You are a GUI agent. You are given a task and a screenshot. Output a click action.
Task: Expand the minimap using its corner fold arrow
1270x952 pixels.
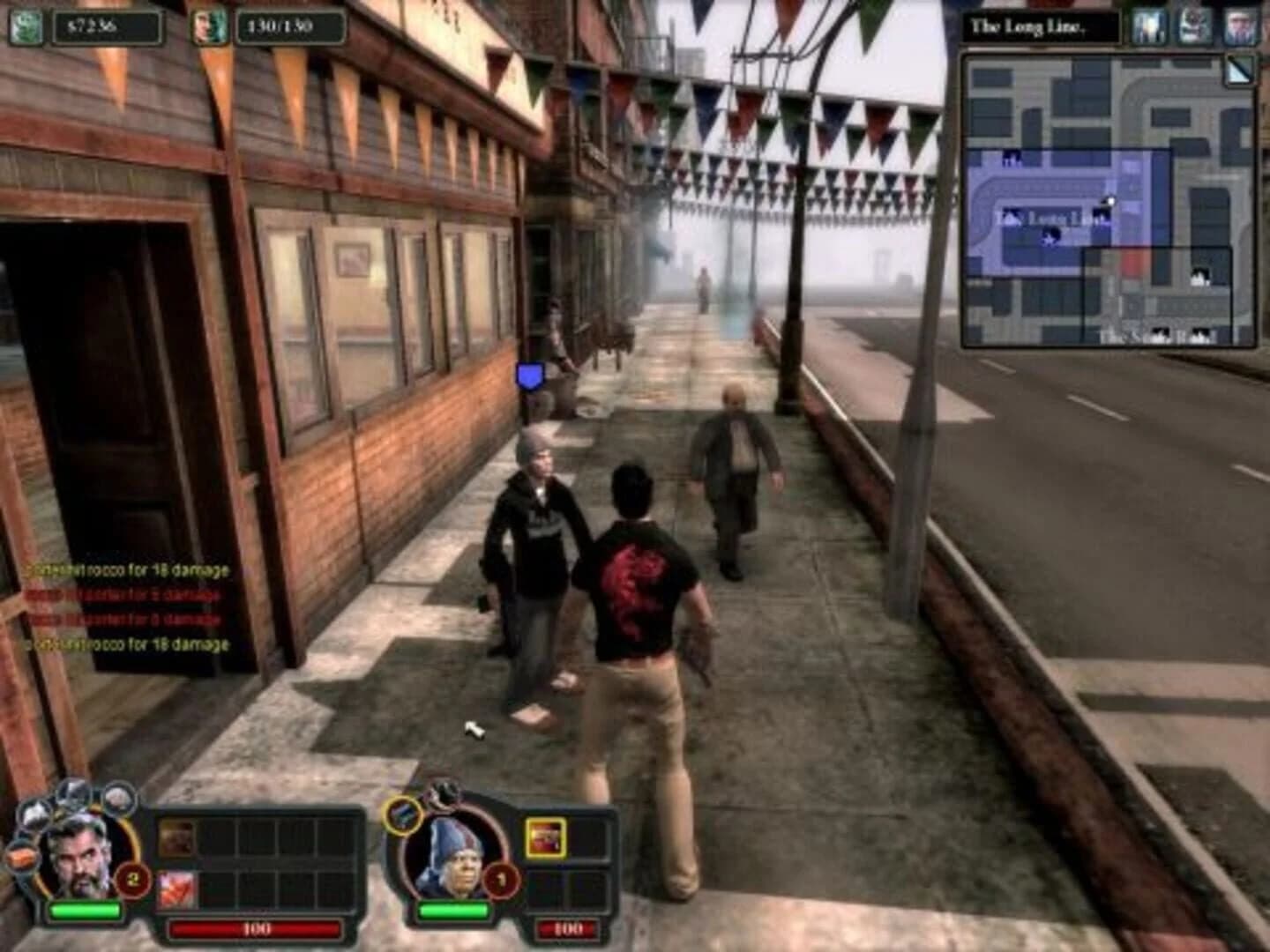tap(1238, 71)
